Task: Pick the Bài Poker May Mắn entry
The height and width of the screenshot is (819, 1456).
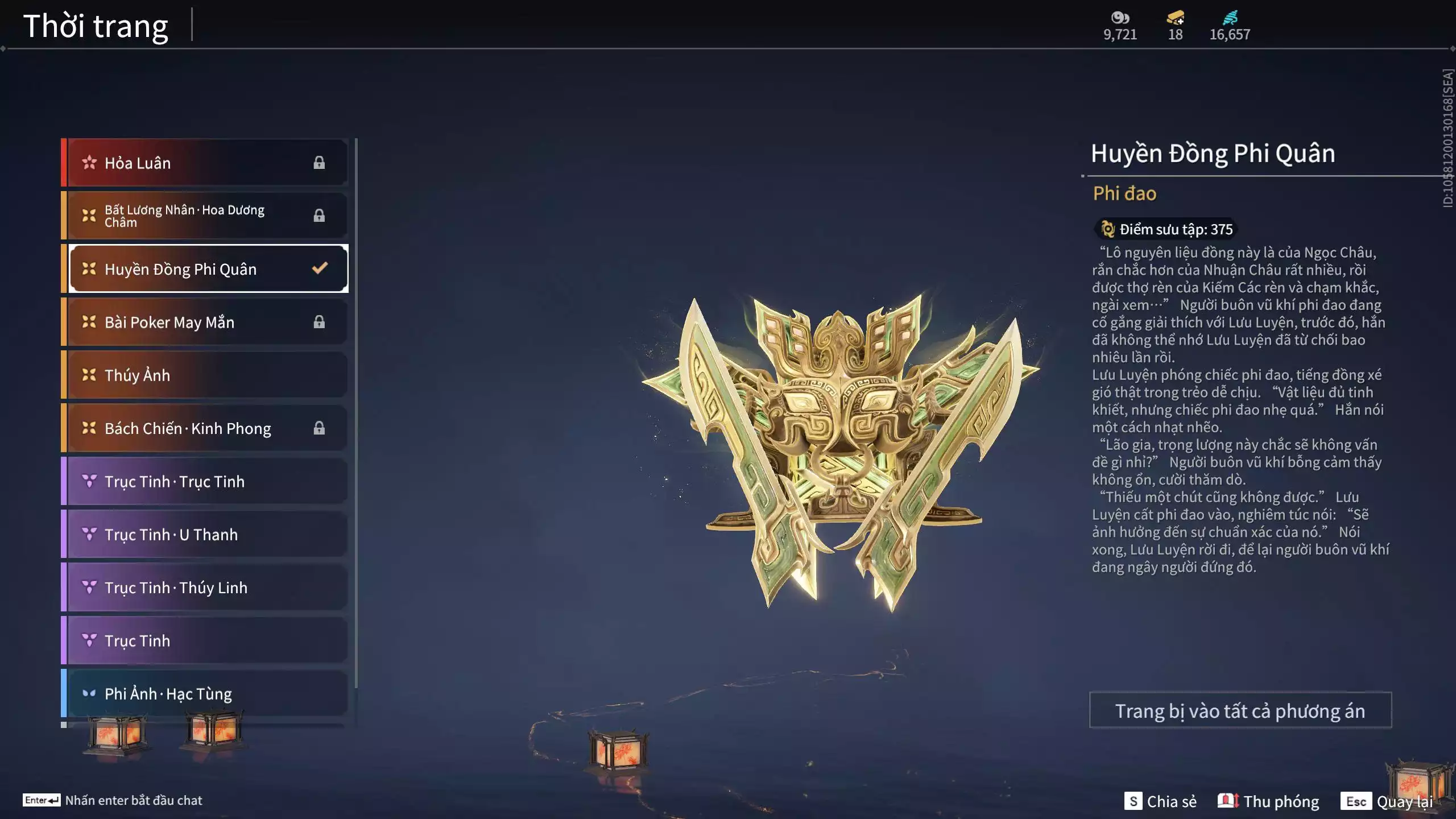Action: (205, 322)
